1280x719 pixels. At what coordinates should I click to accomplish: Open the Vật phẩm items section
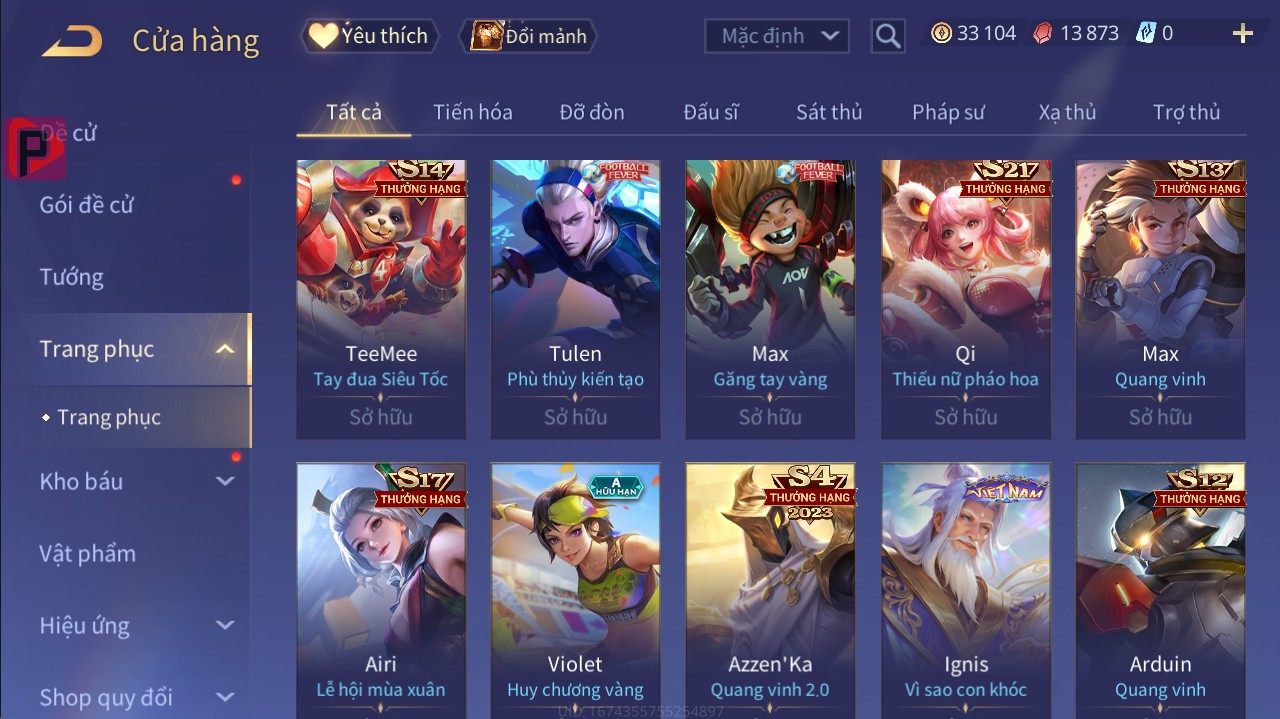pyautogui.click(x=88, y=553)
